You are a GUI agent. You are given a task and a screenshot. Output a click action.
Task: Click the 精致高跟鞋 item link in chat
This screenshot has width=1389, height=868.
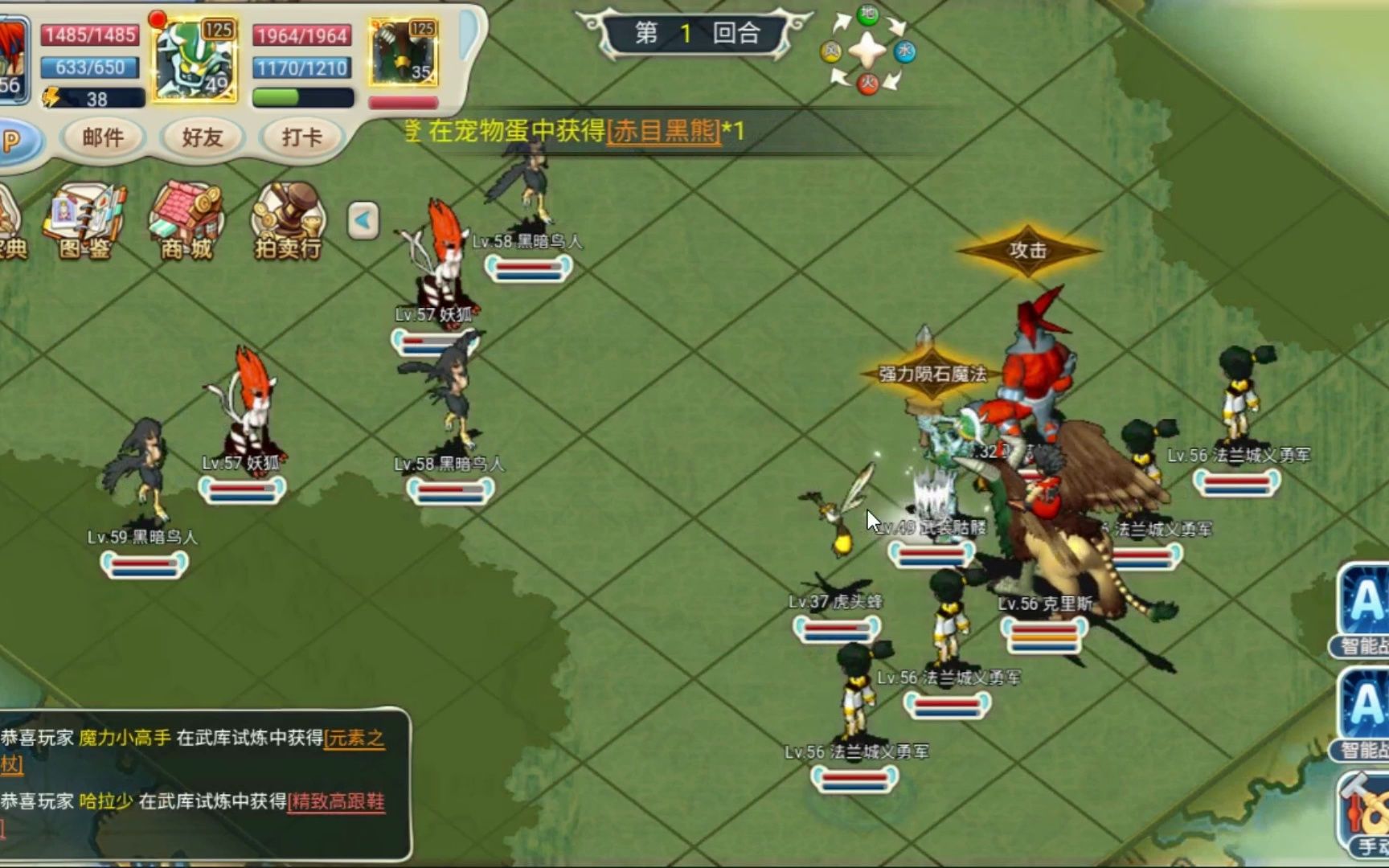tap(337, 801)
